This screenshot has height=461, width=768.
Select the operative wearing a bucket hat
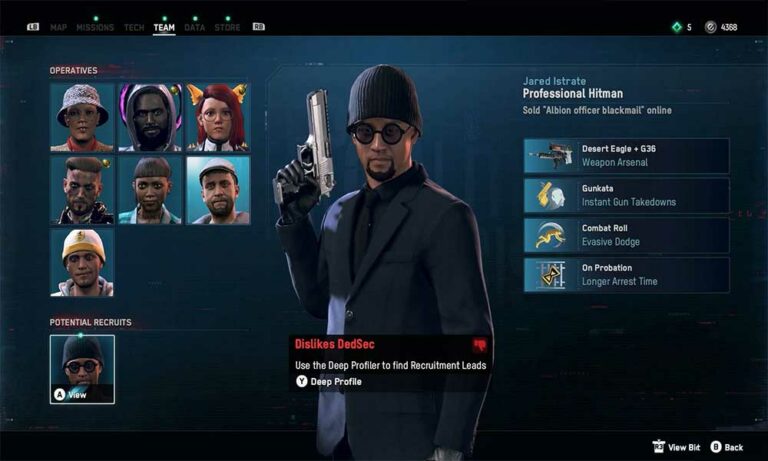click(x=82, y=117)
